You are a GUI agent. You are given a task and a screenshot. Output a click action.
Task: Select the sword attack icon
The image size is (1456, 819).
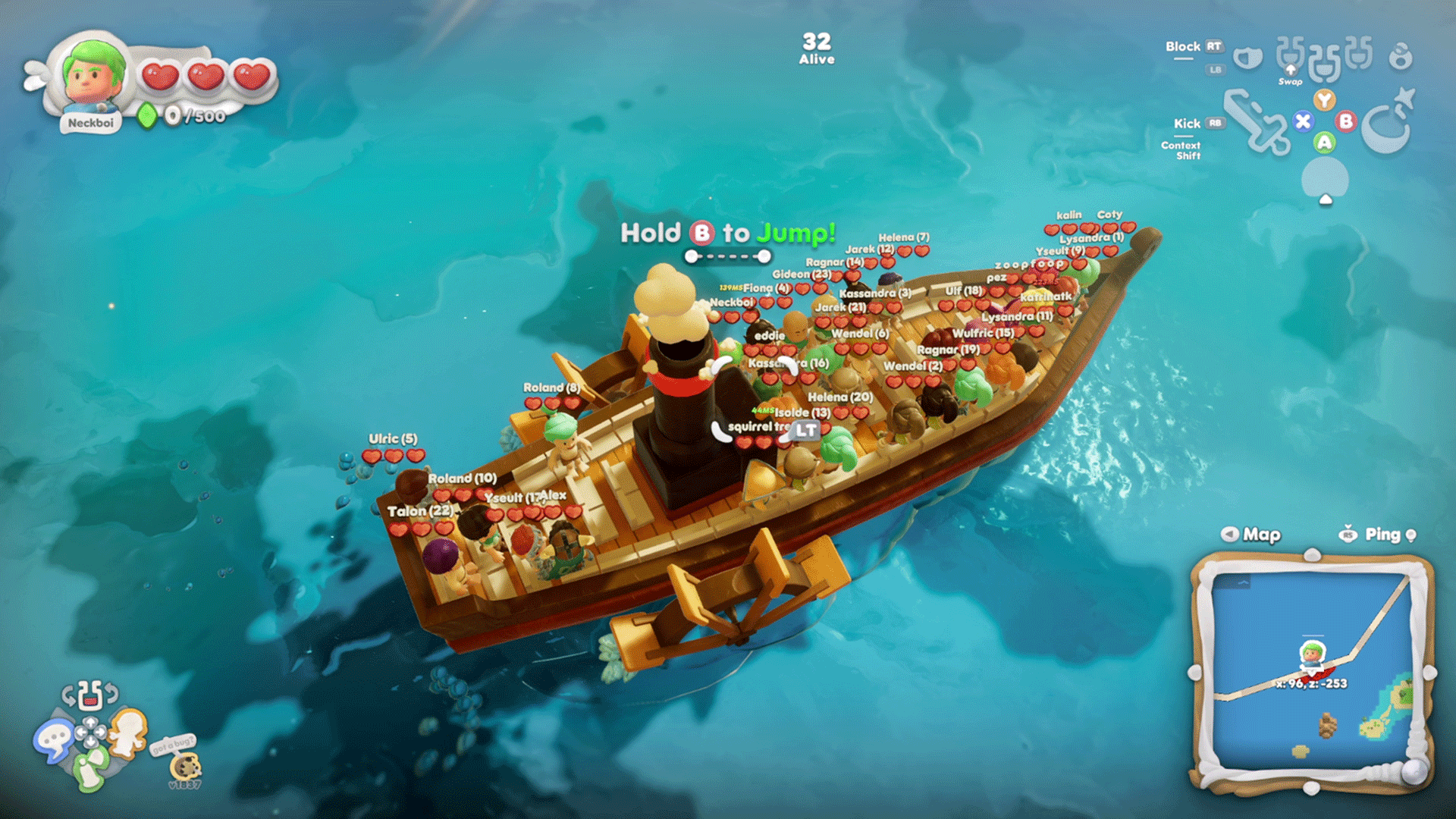point(1257,123)
